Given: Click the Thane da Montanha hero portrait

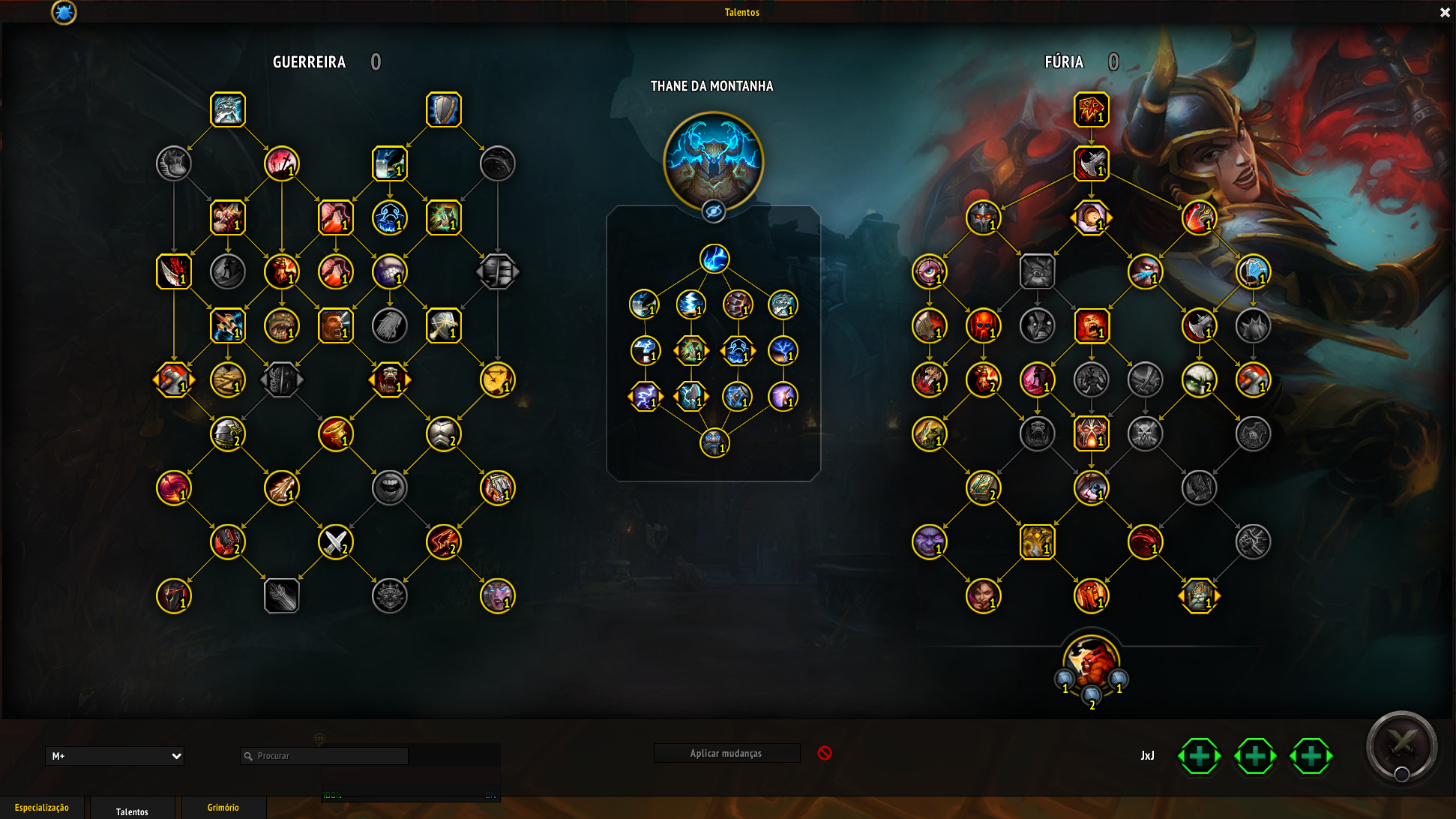Looking at the screenshot, I should point(713,160).
